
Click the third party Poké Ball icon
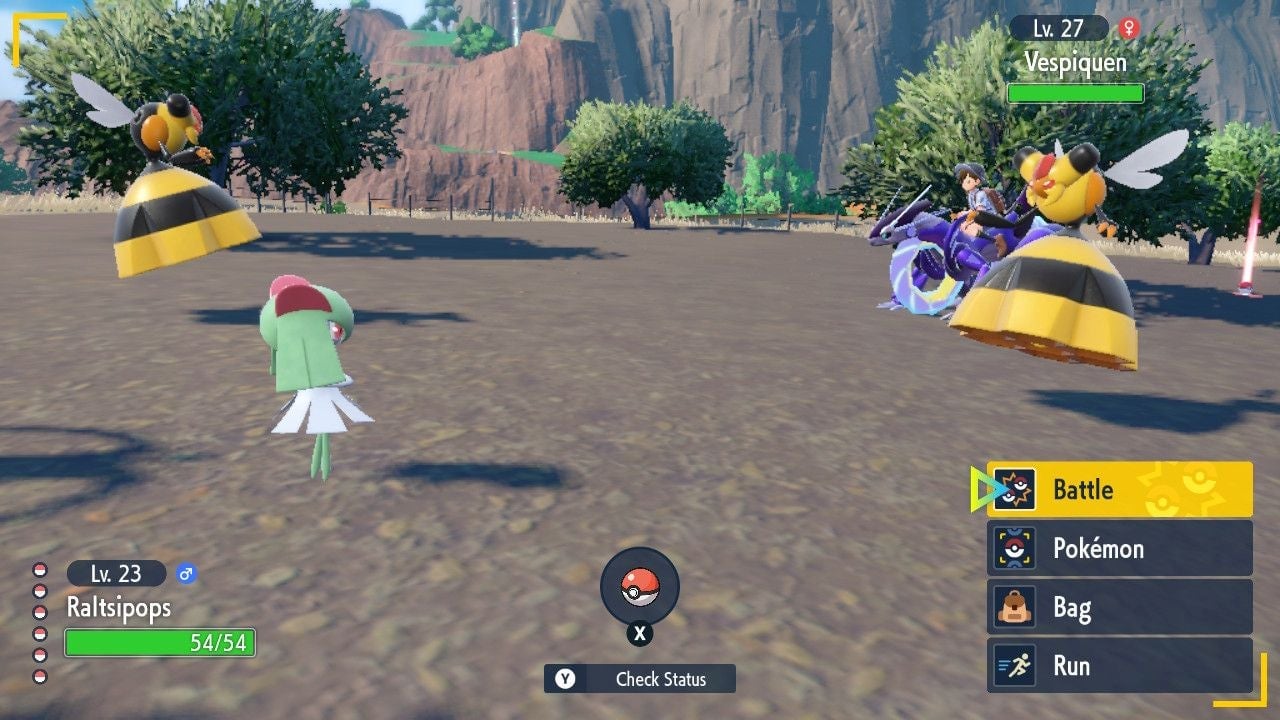(39, 613)
